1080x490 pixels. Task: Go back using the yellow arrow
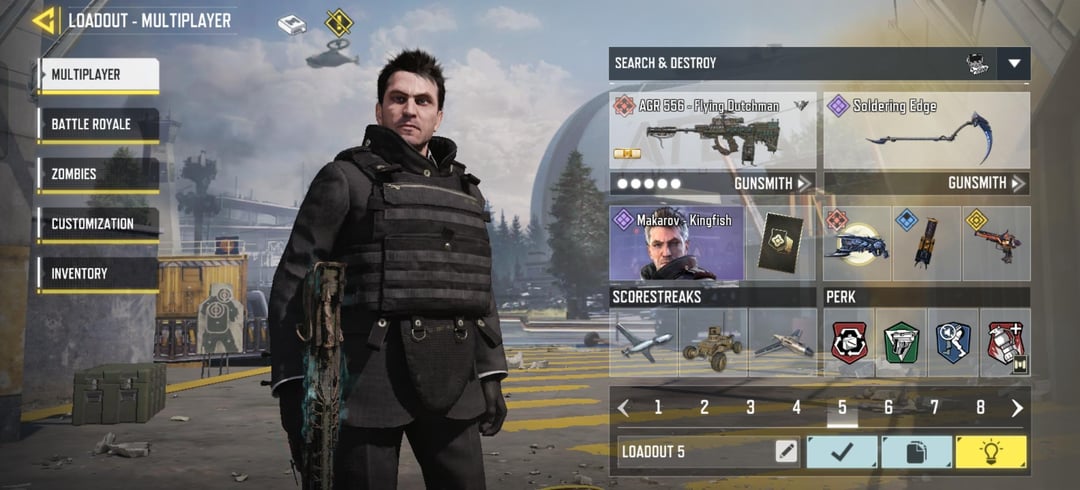tap(45, 20)
